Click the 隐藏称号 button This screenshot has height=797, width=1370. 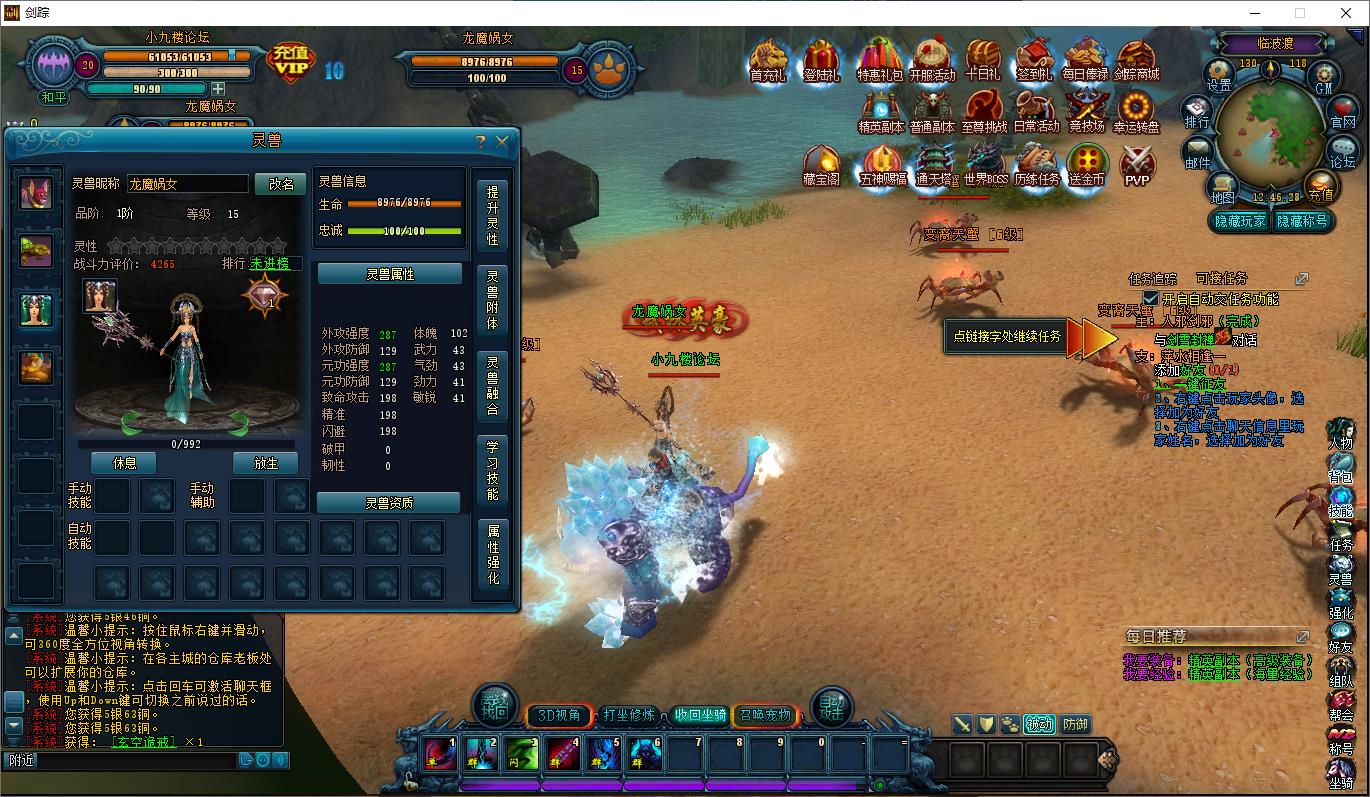[x=1301, y=221]
